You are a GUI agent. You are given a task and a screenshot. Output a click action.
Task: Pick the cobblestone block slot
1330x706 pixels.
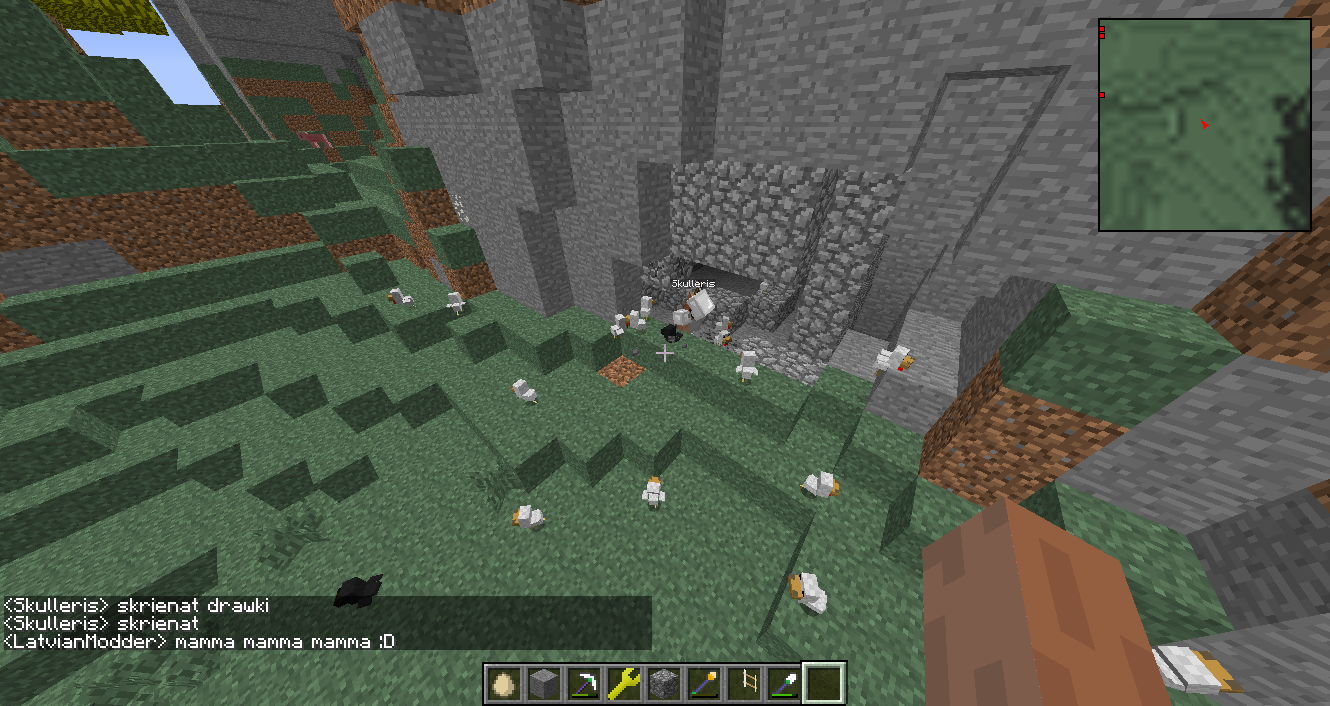tap(665, 683)
